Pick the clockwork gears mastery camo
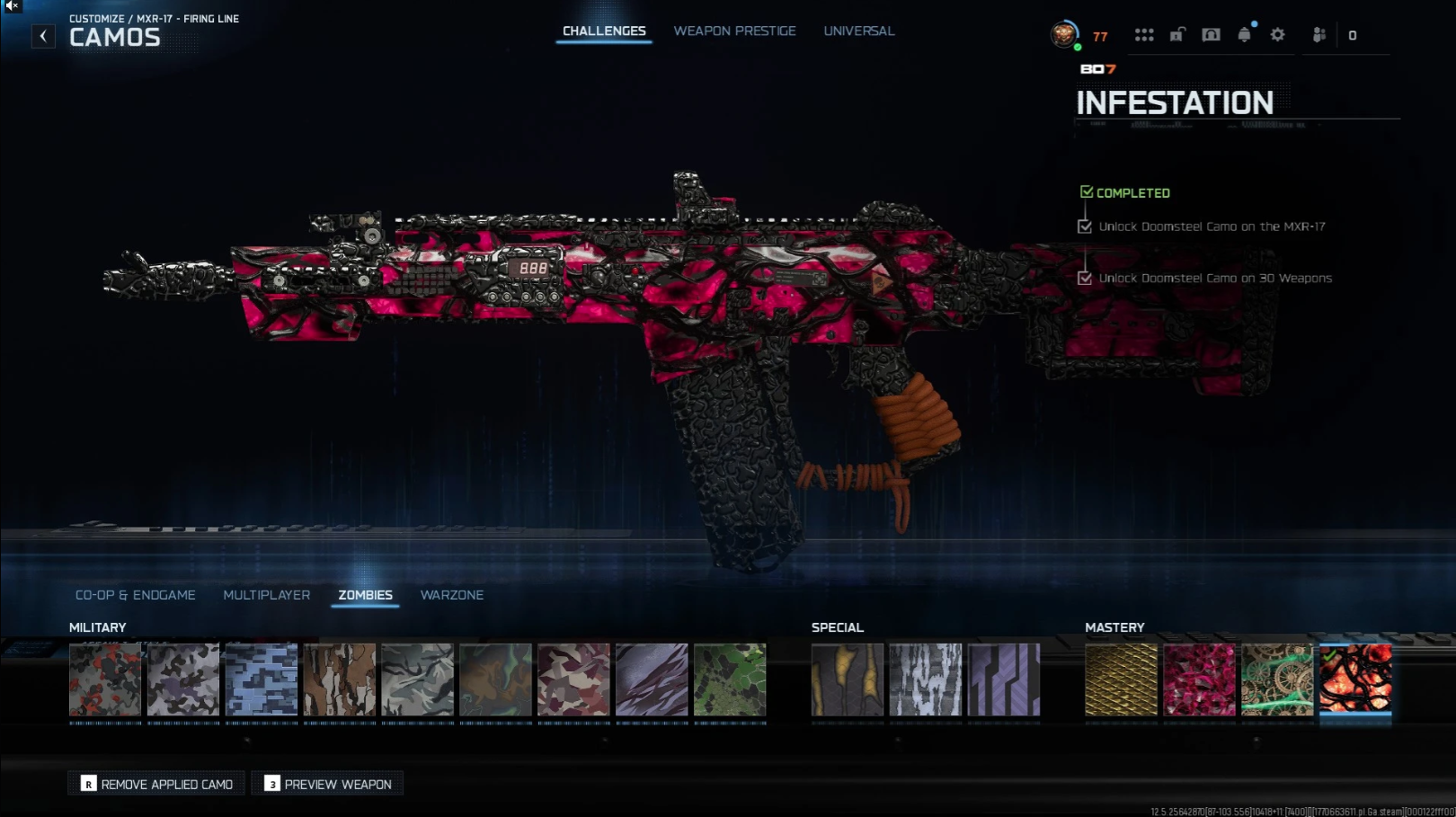The width and height of the screenshot is (1456, 817). tap(1277, 679)
